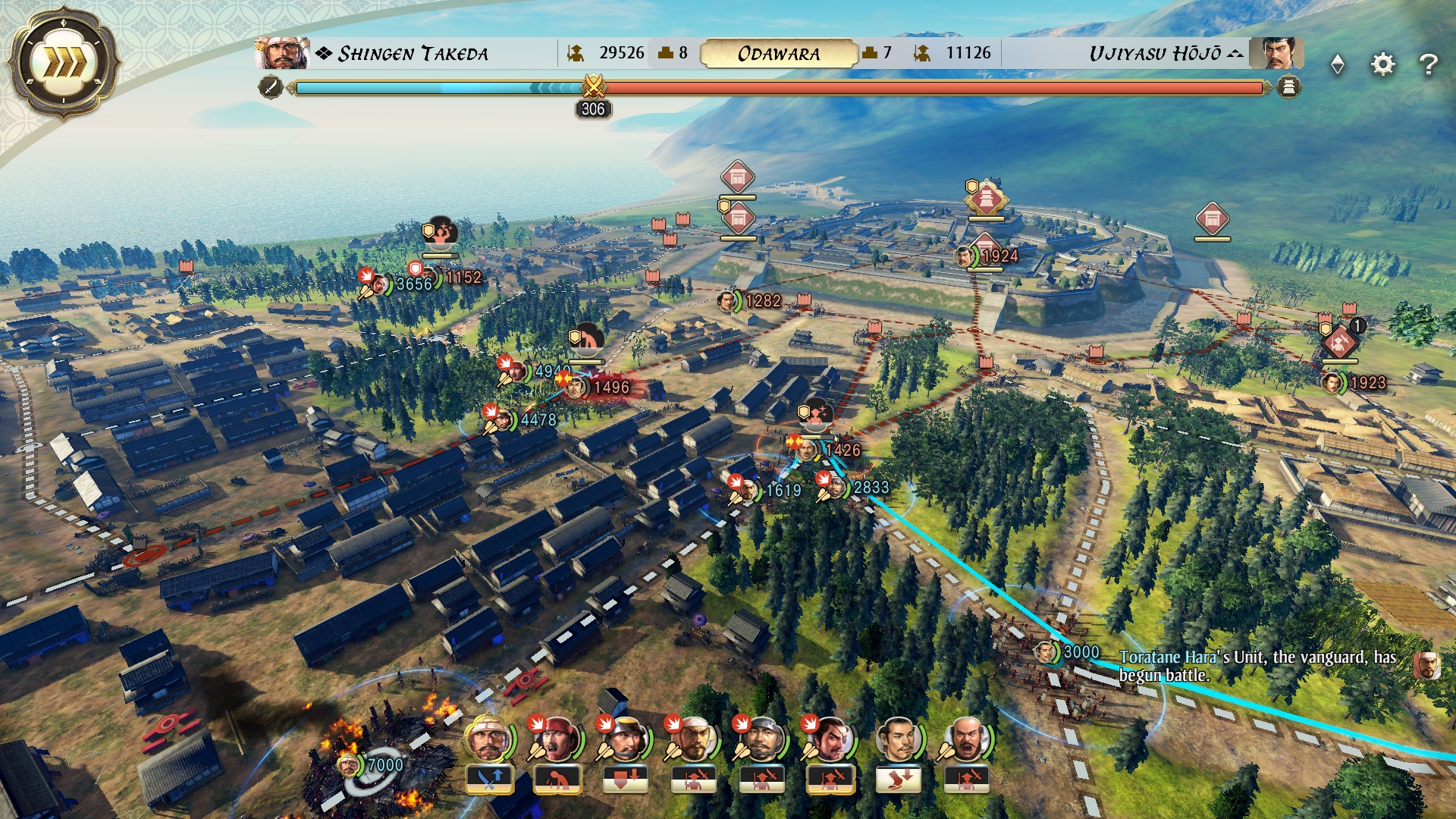
Task: Select Ujiyasu Hojo's commander portrait
Action: tap(1277, 53)
